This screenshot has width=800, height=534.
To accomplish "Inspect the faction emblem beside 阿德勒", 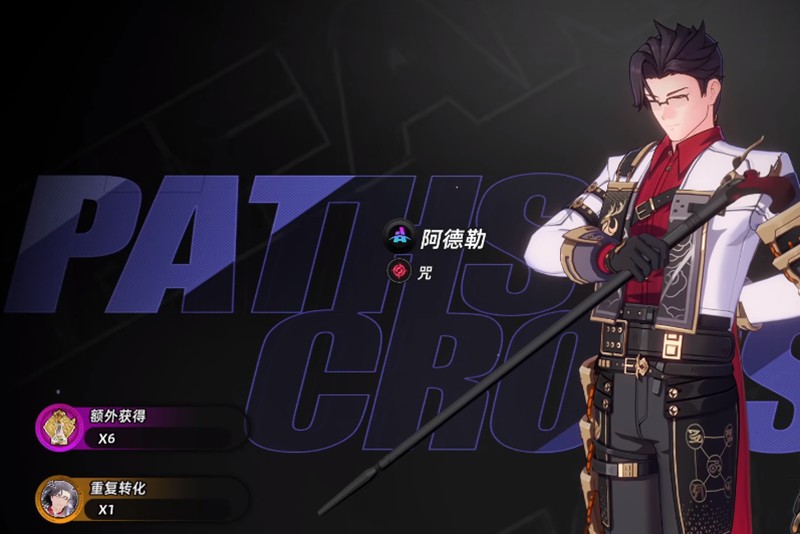I will pyautogui.click(x=400, y=237).
